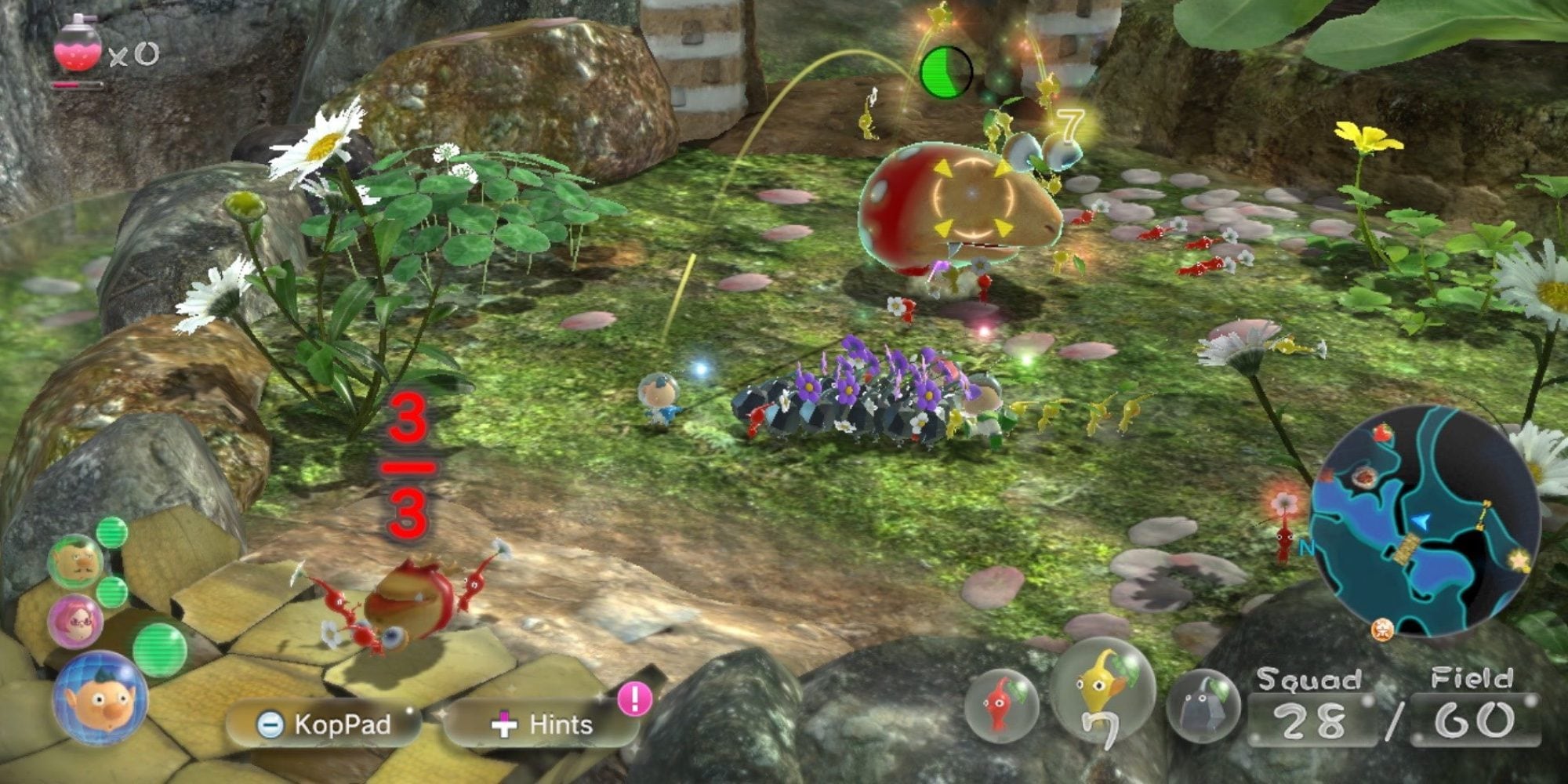Open the Hints button
1568x784 pixels.
coord(543,724)
